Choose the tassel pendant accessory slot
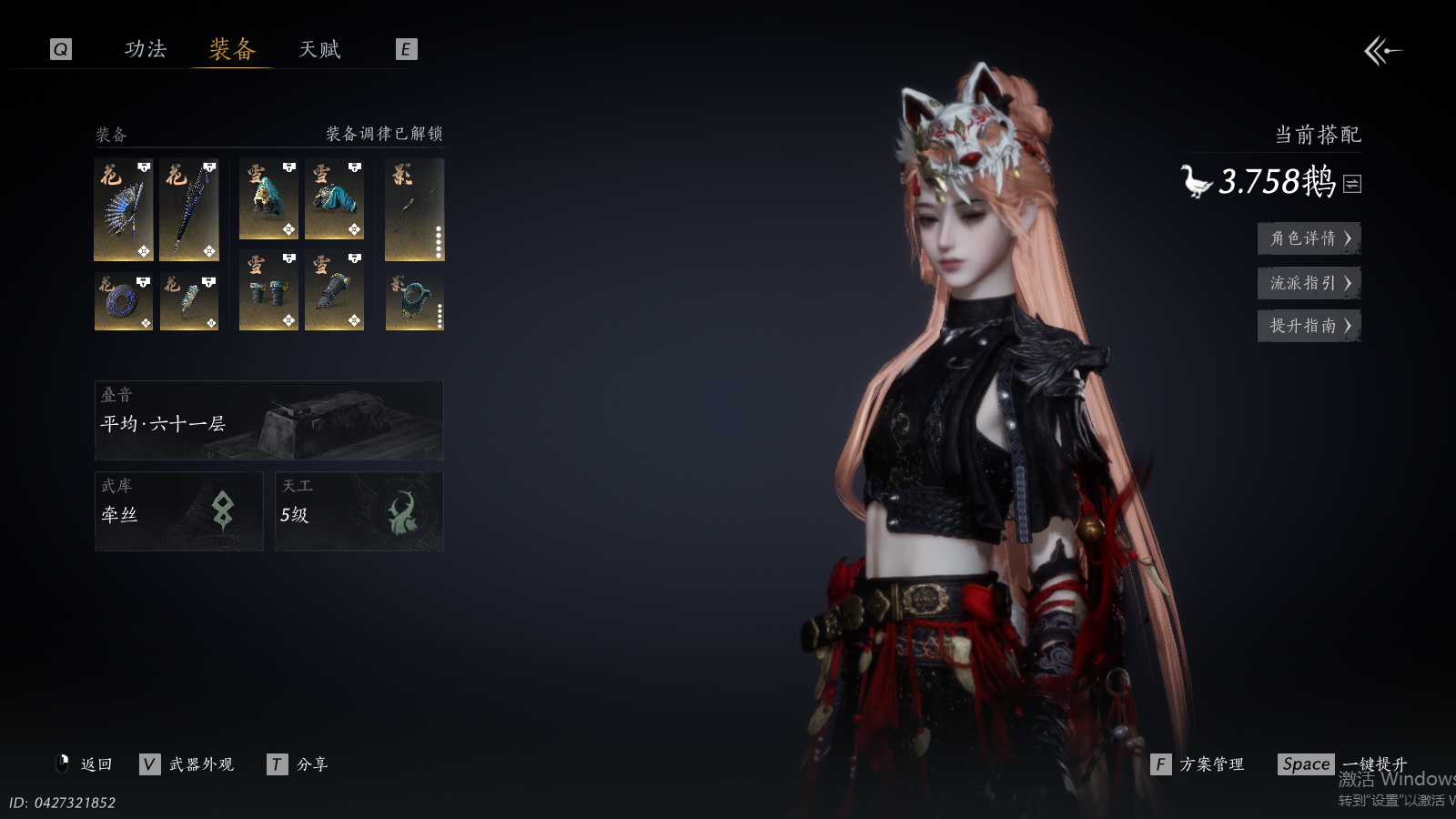 [189, 301]
